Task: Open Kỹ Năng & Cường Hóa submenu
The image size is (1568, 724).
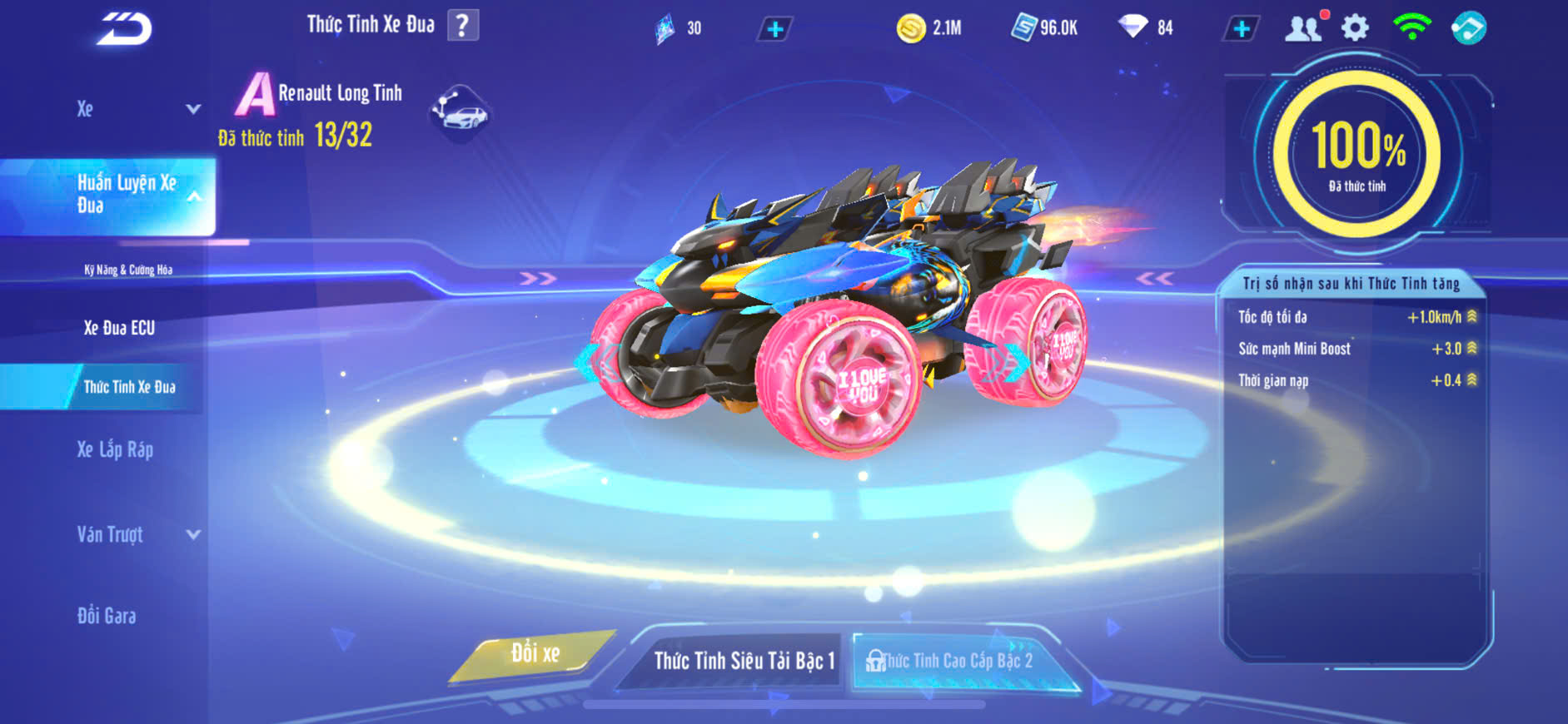Action: tap(128, 270)
